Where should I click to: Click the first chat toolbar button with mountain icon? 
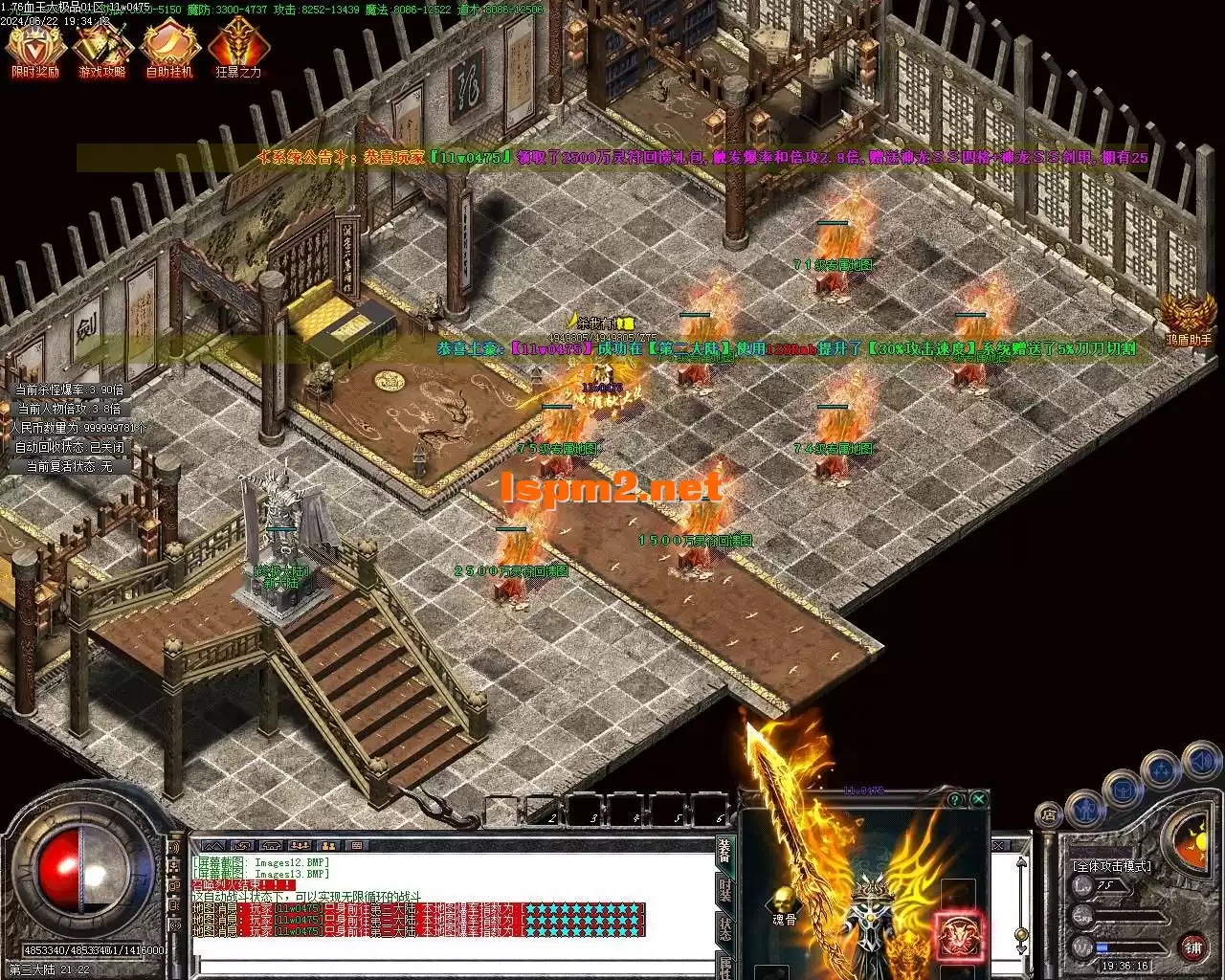tap(214, 845)
